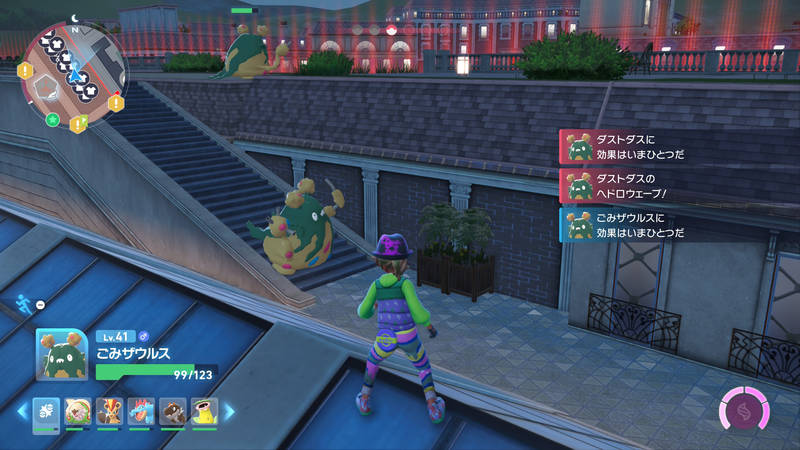Select the first highlighted party slot
This screenshot has width=800, height=450.
pos(46,411)
